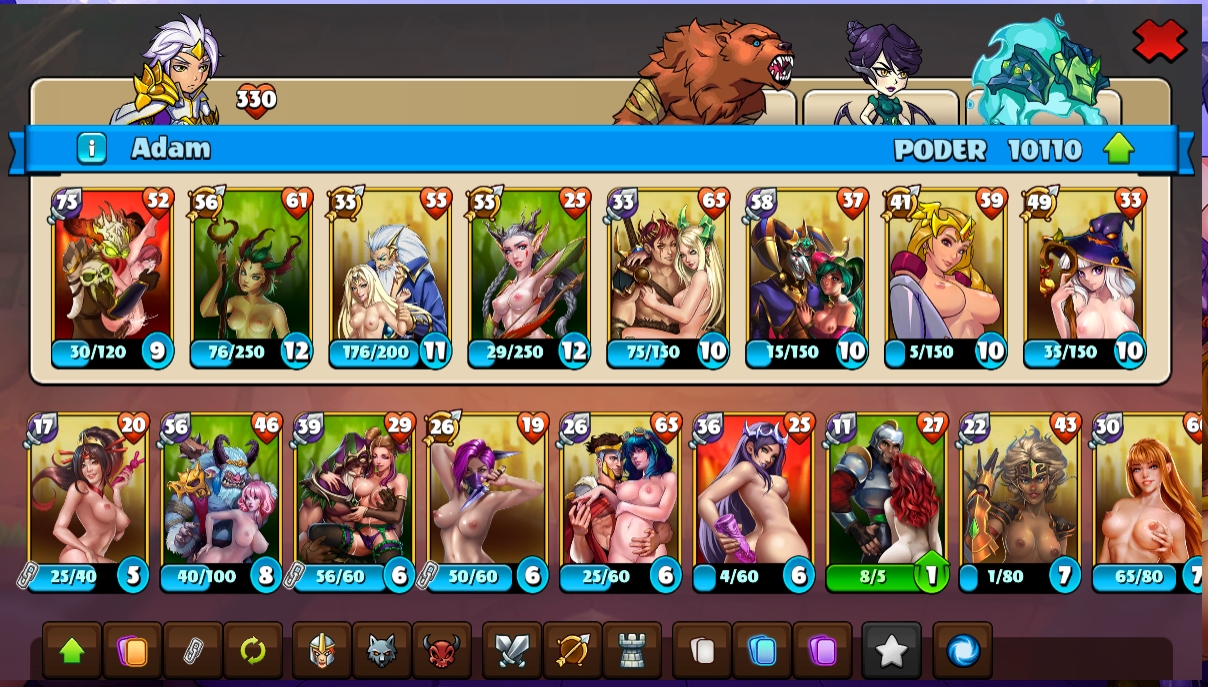Image resolution: width=1208 pixels, height=687 pixels.
Task: Select the deck card showing 76/250
Action: pyautogui.click(x=251, y=277)
